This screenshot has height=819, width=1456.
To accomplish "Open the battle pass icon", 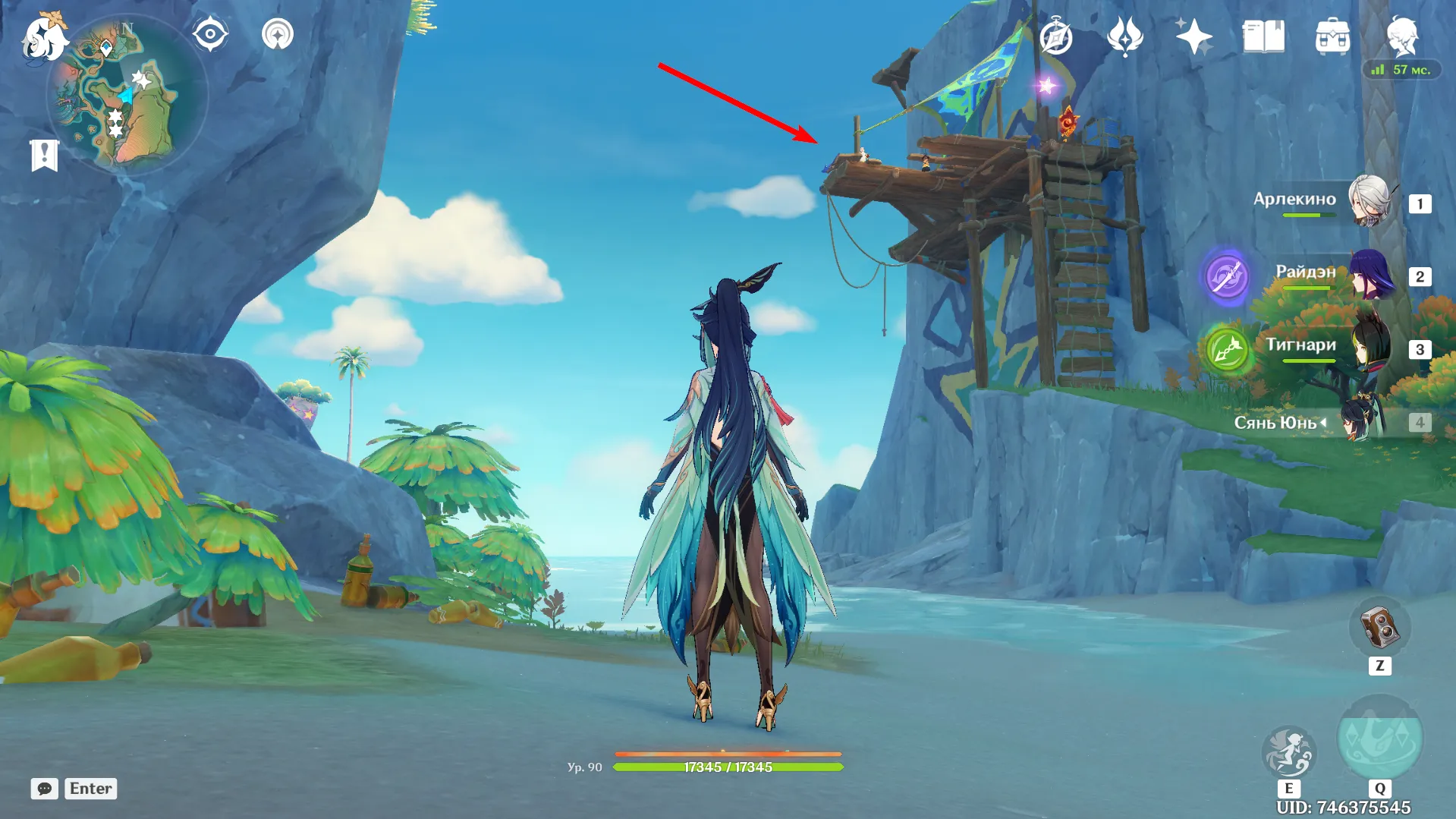I will tap(1124, 36).
